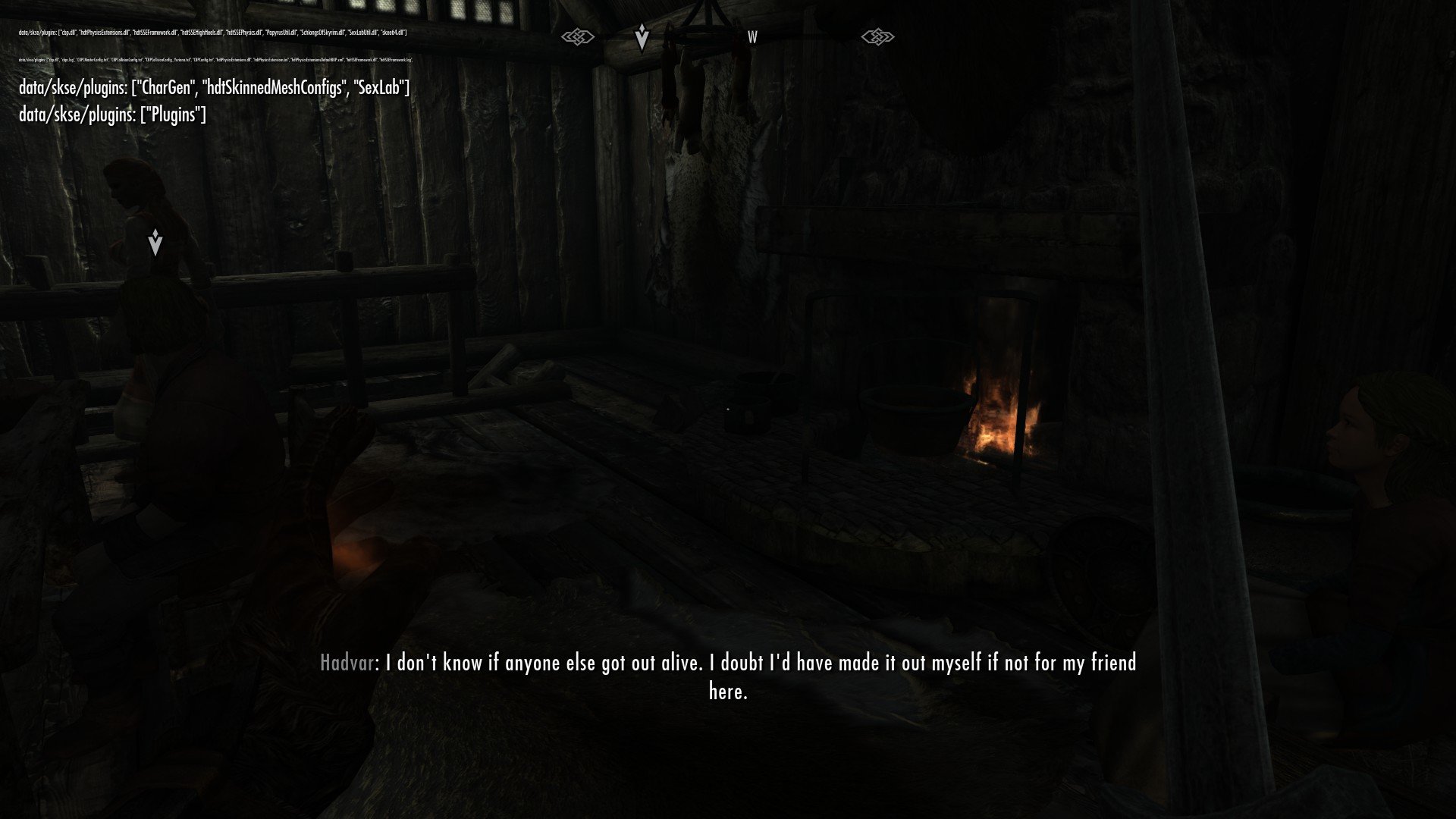Image resolution: width=1456 pixels, height=819 pixels.
Task: Select the floating quest marker above the NPC
Action: point(155,243)
